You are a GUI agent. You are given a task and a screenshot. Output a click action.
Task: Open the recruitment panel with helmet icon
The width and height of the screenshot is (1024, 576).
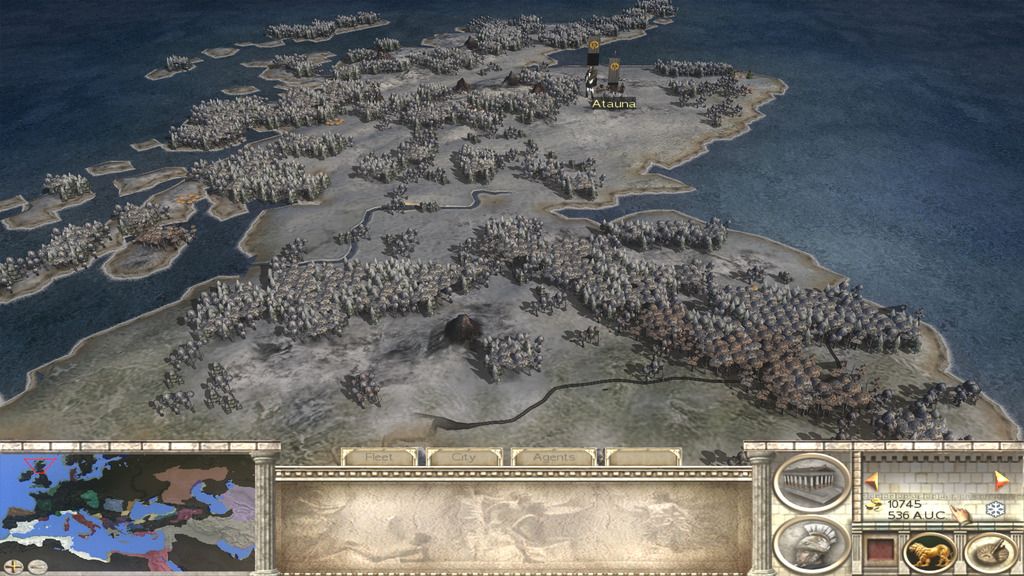pyautogui.click(x=811, y=544)
